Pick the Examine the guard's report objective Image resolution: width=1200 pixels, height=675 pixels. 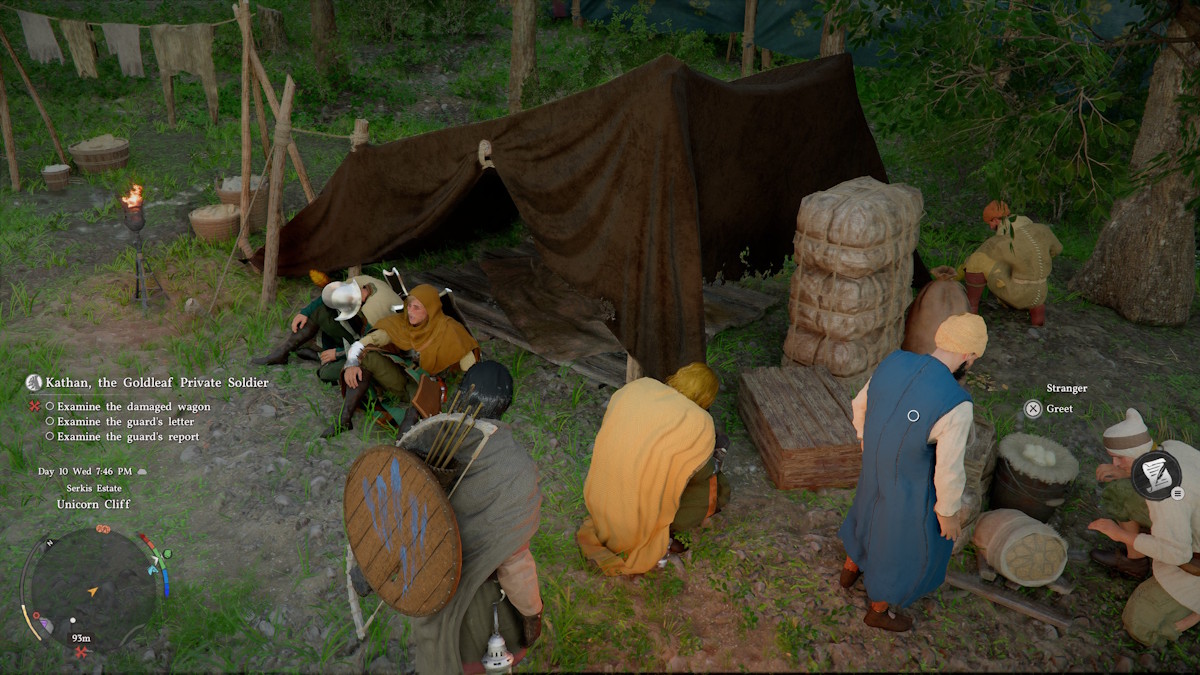pos(128,437)
